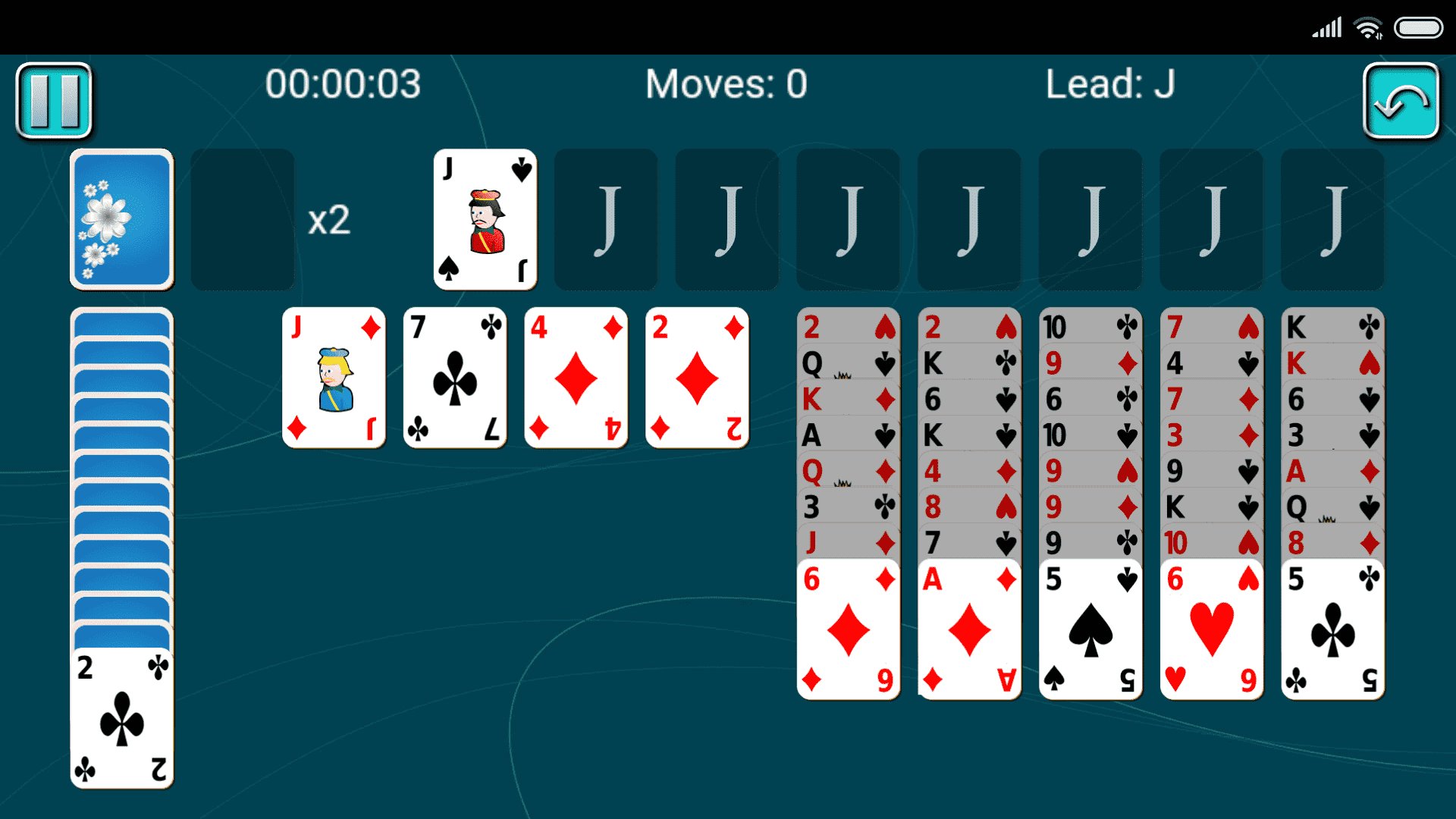Tap the Pause button
Image resolution: width=1456 pixels, height=819 pixels.
coord(55,100)
